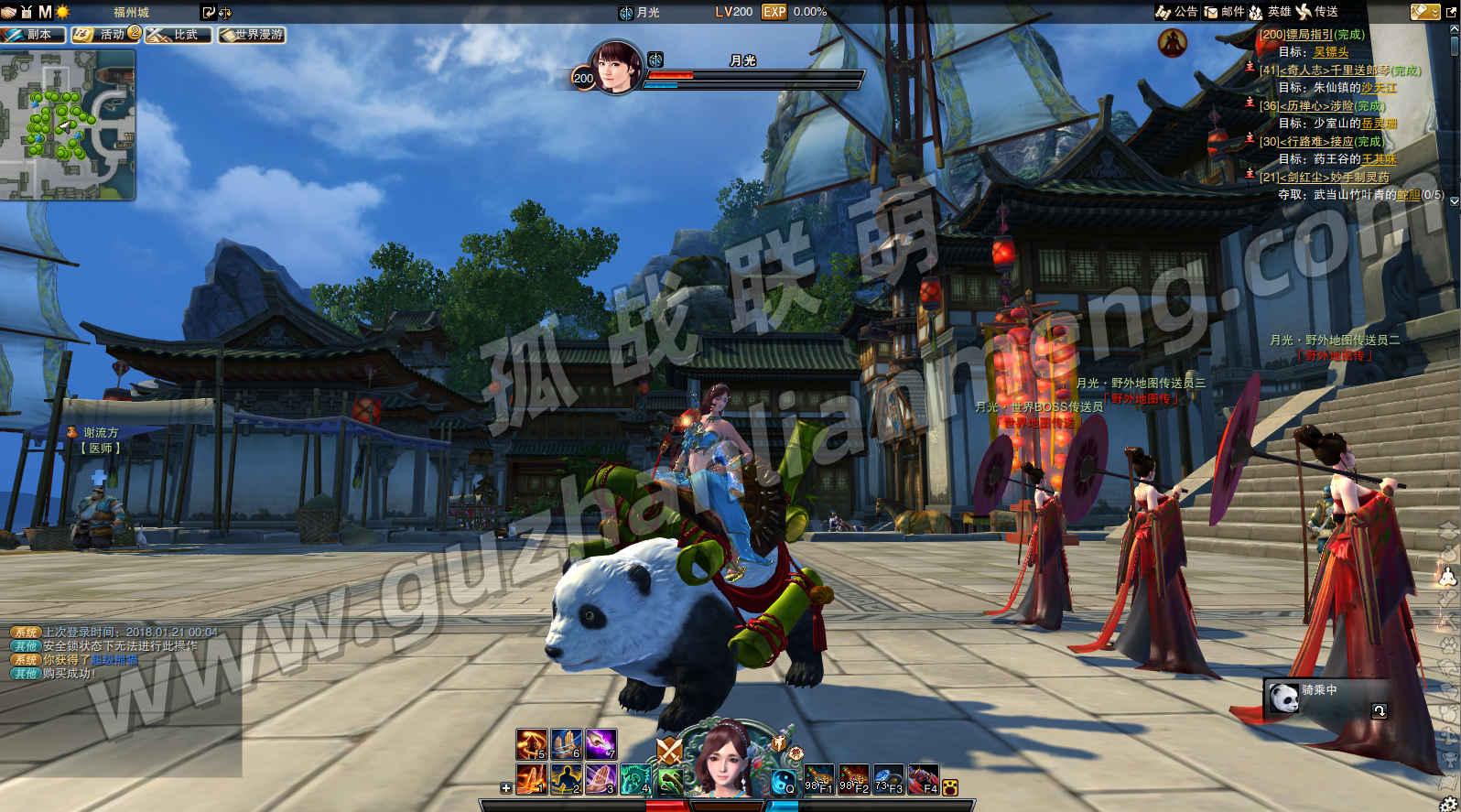Open the 活动 events panel

tap(105, 35)
